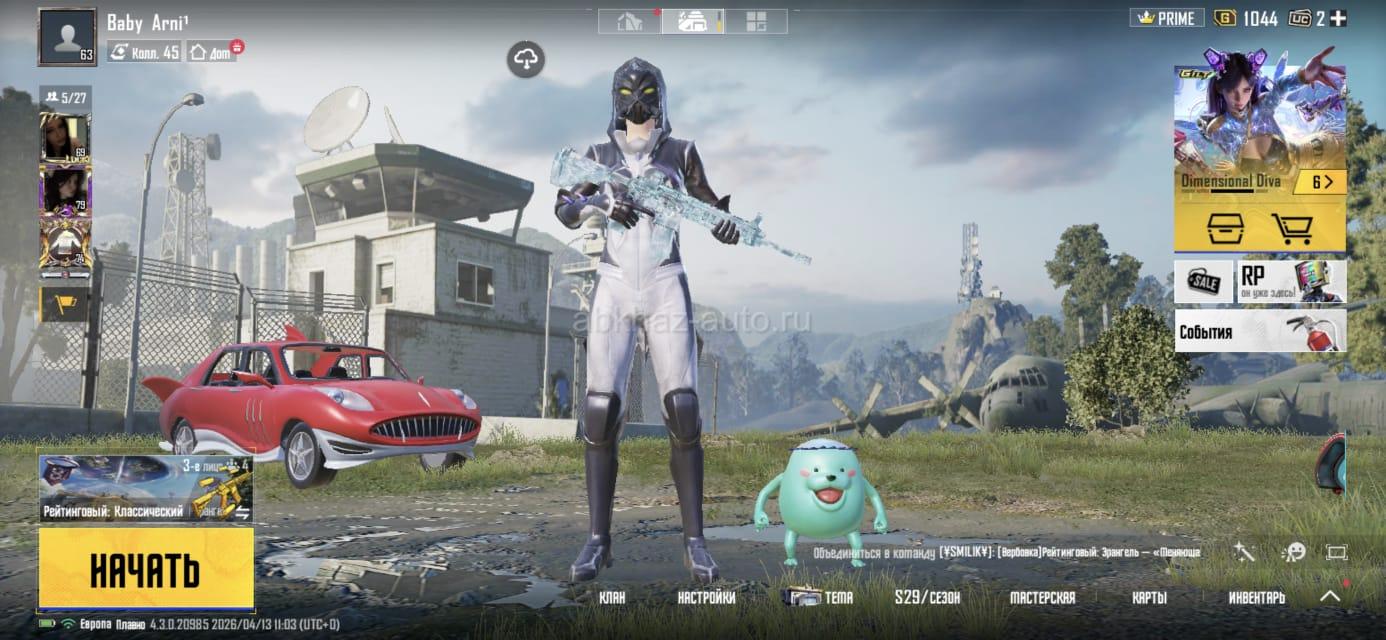Screen dimensions: 1386x640
Task: Click the cloud download icon
Action: point(526,60)
